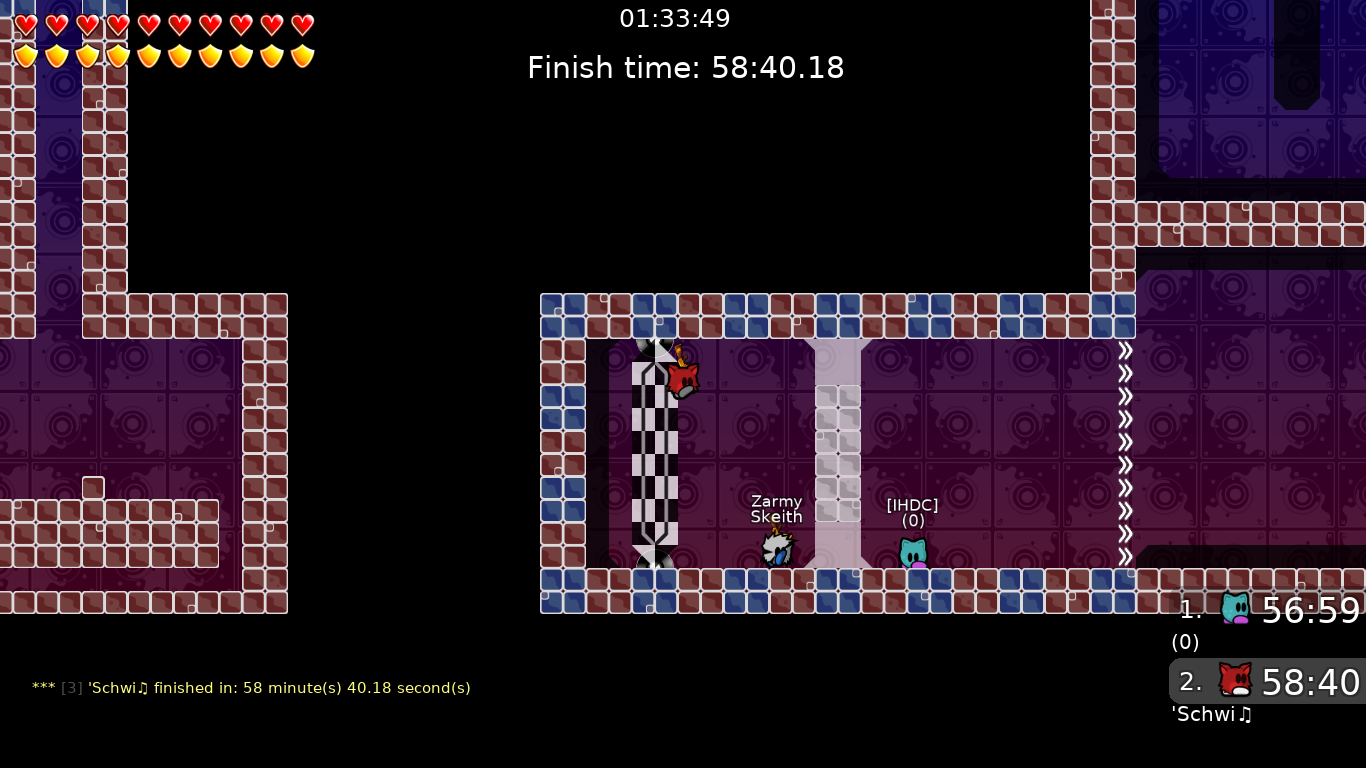Click the 01:33:49 game timer

coord(675,18)
